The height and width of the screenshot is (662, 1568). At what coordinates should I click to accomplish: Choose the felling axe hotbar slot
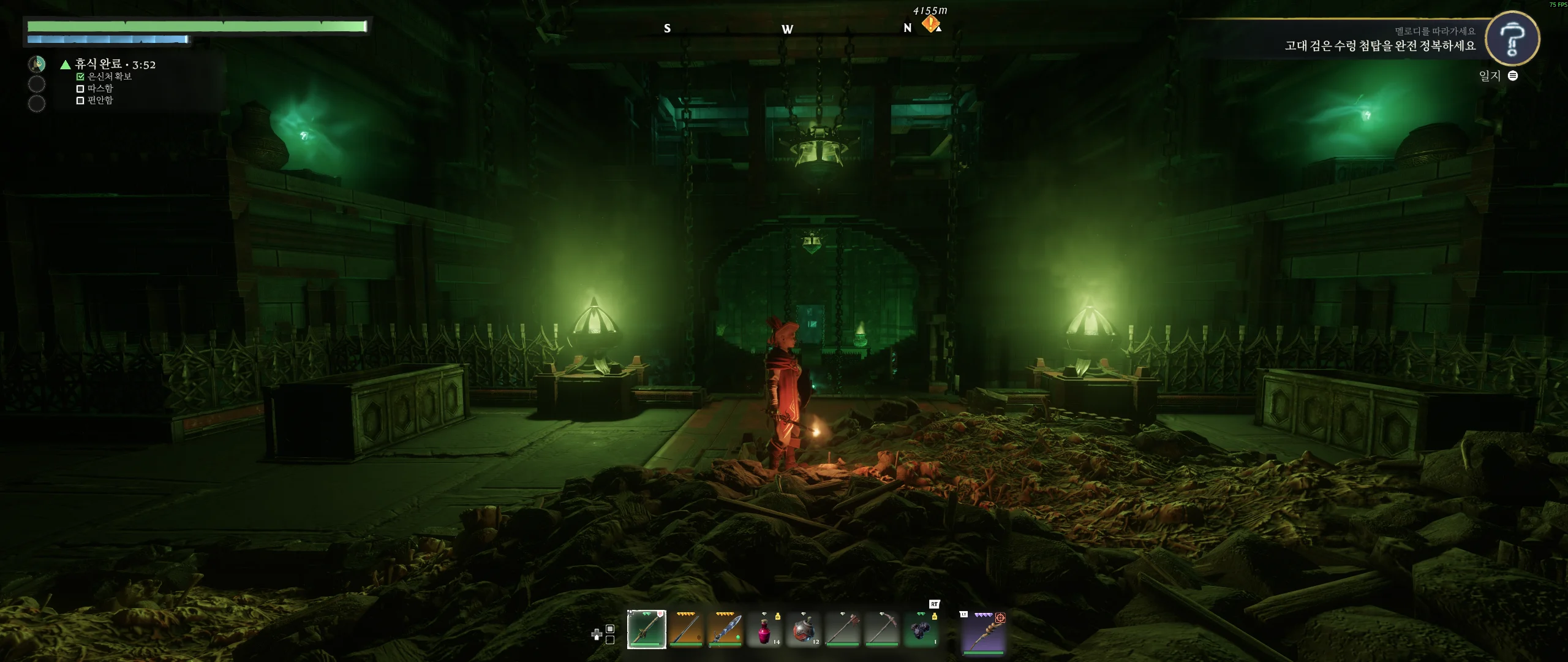pos(842,630)
